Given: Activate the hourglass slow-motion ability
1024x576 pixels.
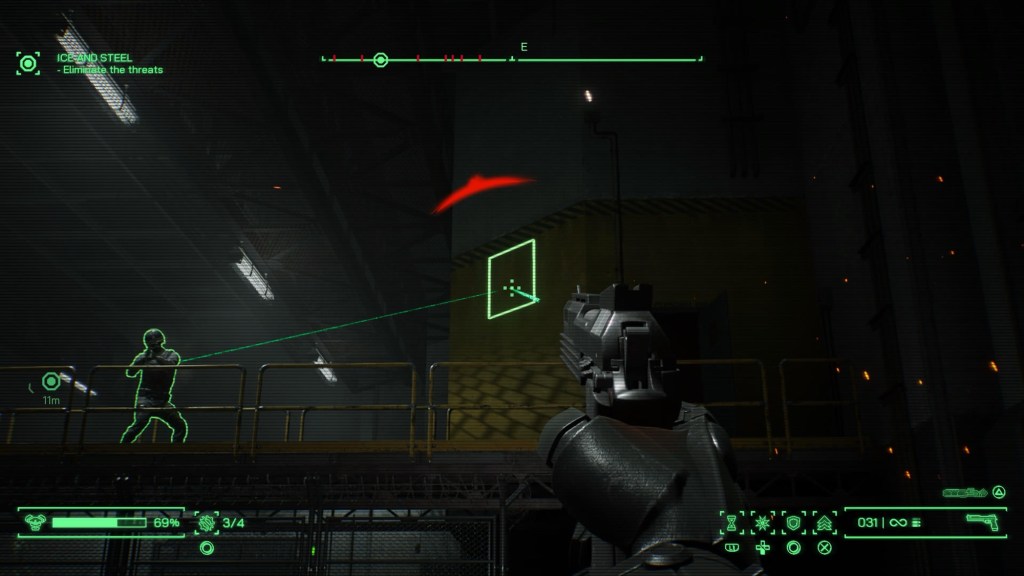Looking at the screenshot, I should [731, 522].
